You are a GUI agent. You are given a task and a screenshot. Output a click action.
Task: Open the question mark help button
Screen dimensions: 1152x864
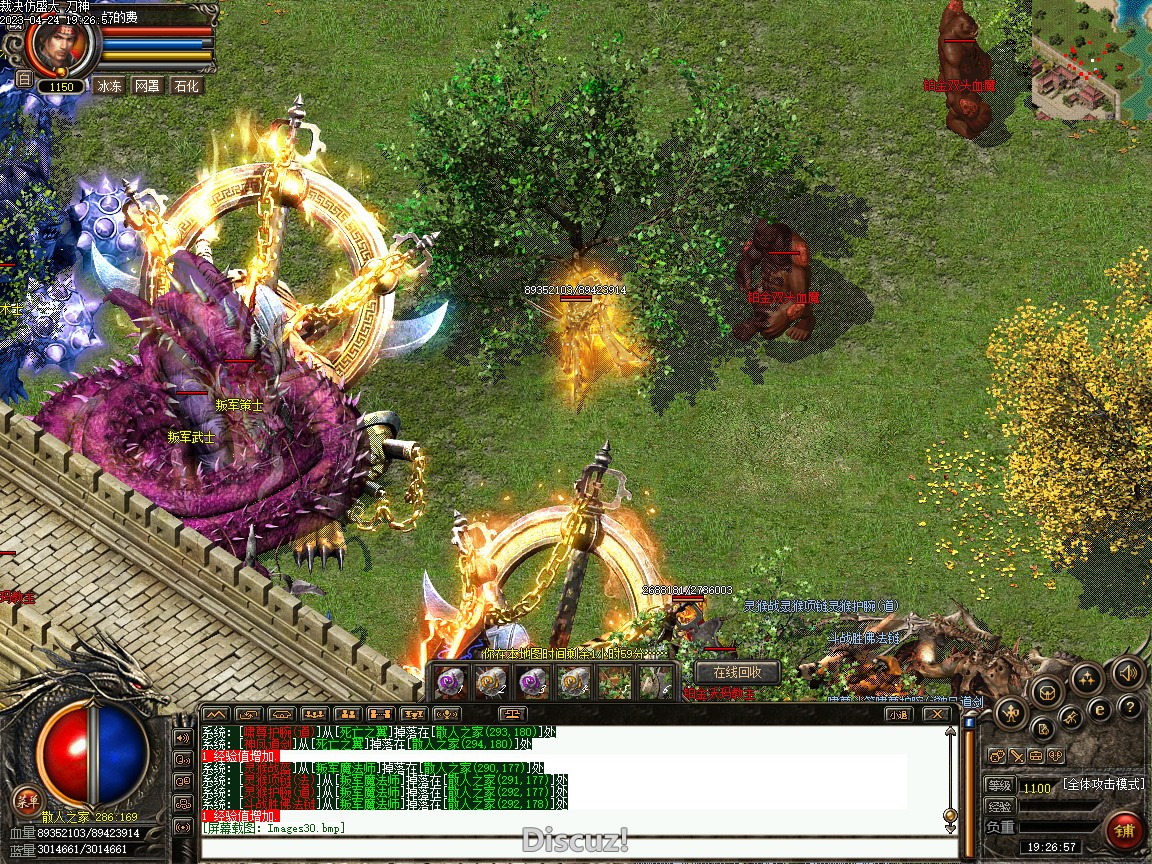click(1129, 708)
